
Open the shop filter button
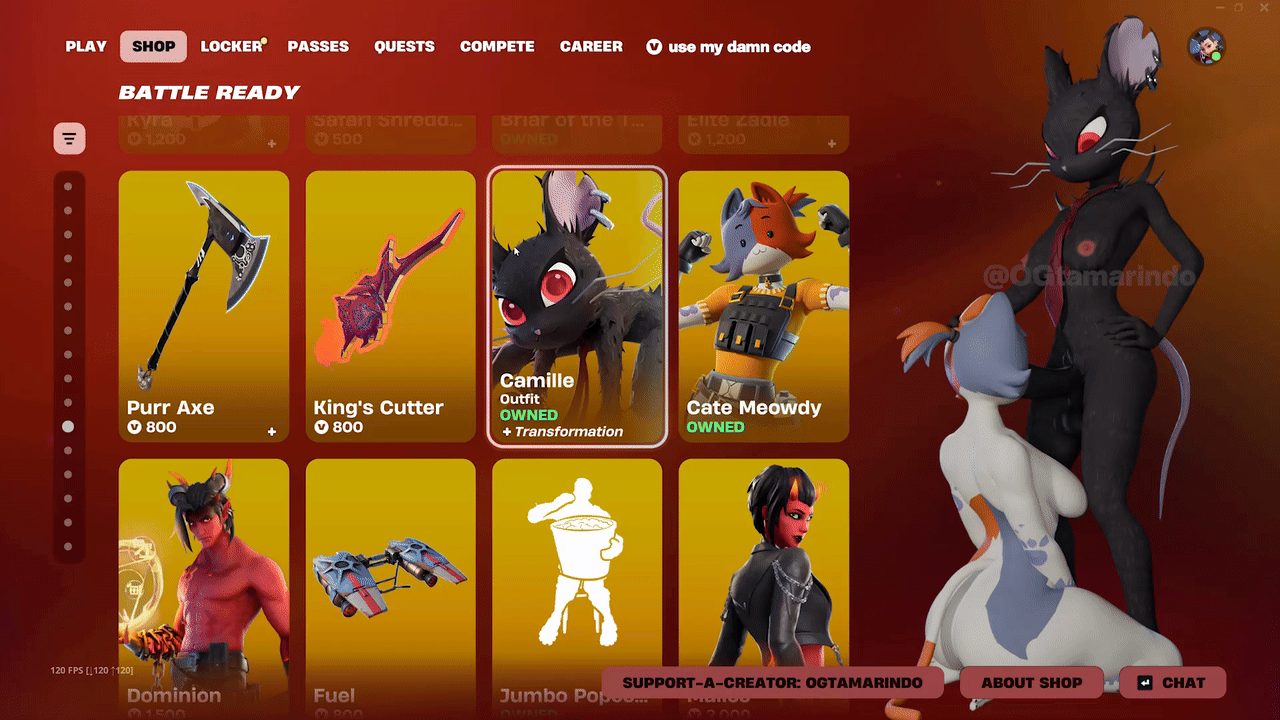pyautogui.click(x=69, y=138)
